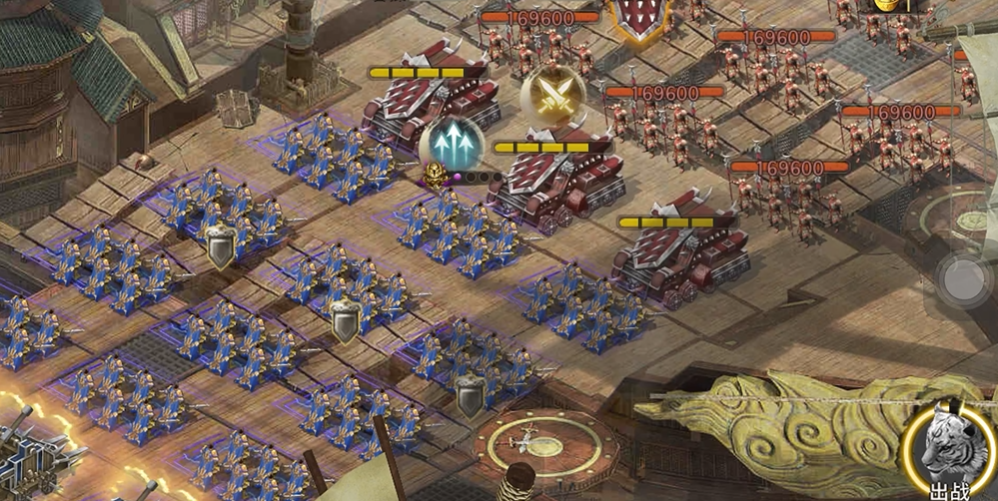Screen dimensions: 998x501
Task: Activate the blue triple-arrow skill icon
Action: [451, 142]
